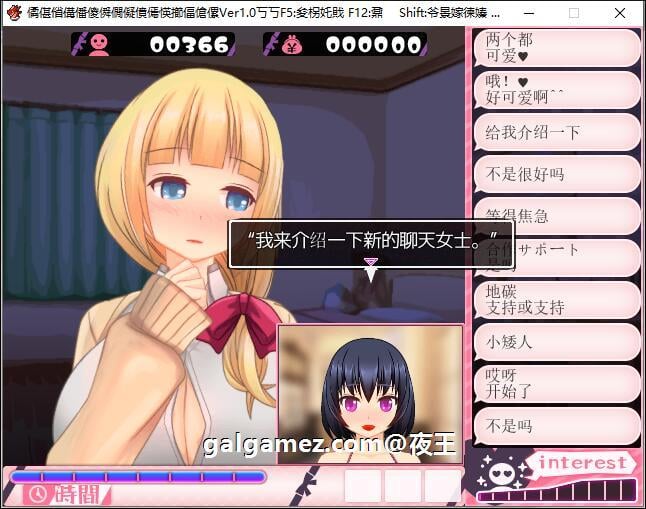Minimize the game window
The height and width of the screenshot is (509, 646).
tap(530, 14)
